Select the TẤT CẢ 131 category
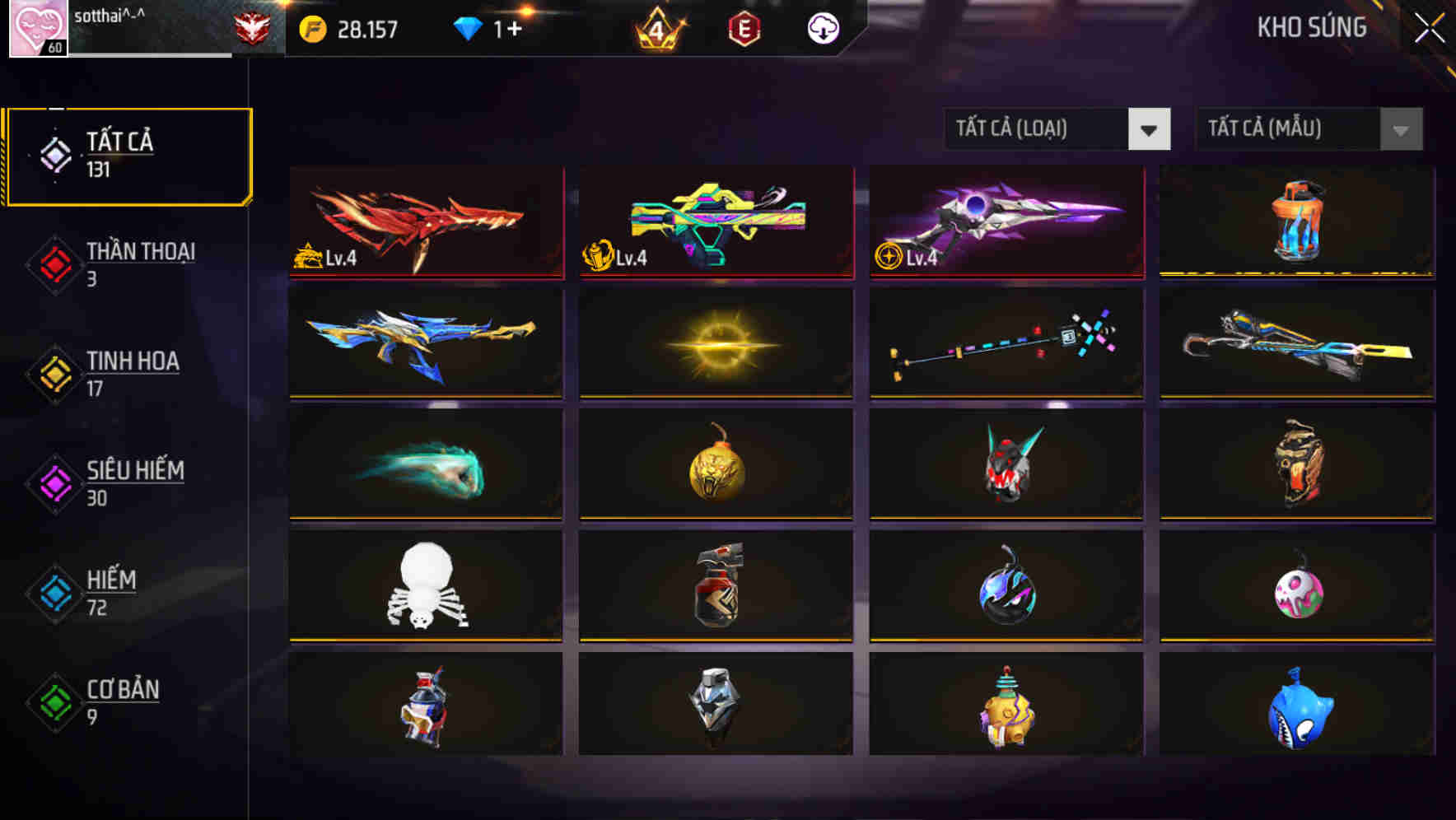1456x820 pixels. 128,155
